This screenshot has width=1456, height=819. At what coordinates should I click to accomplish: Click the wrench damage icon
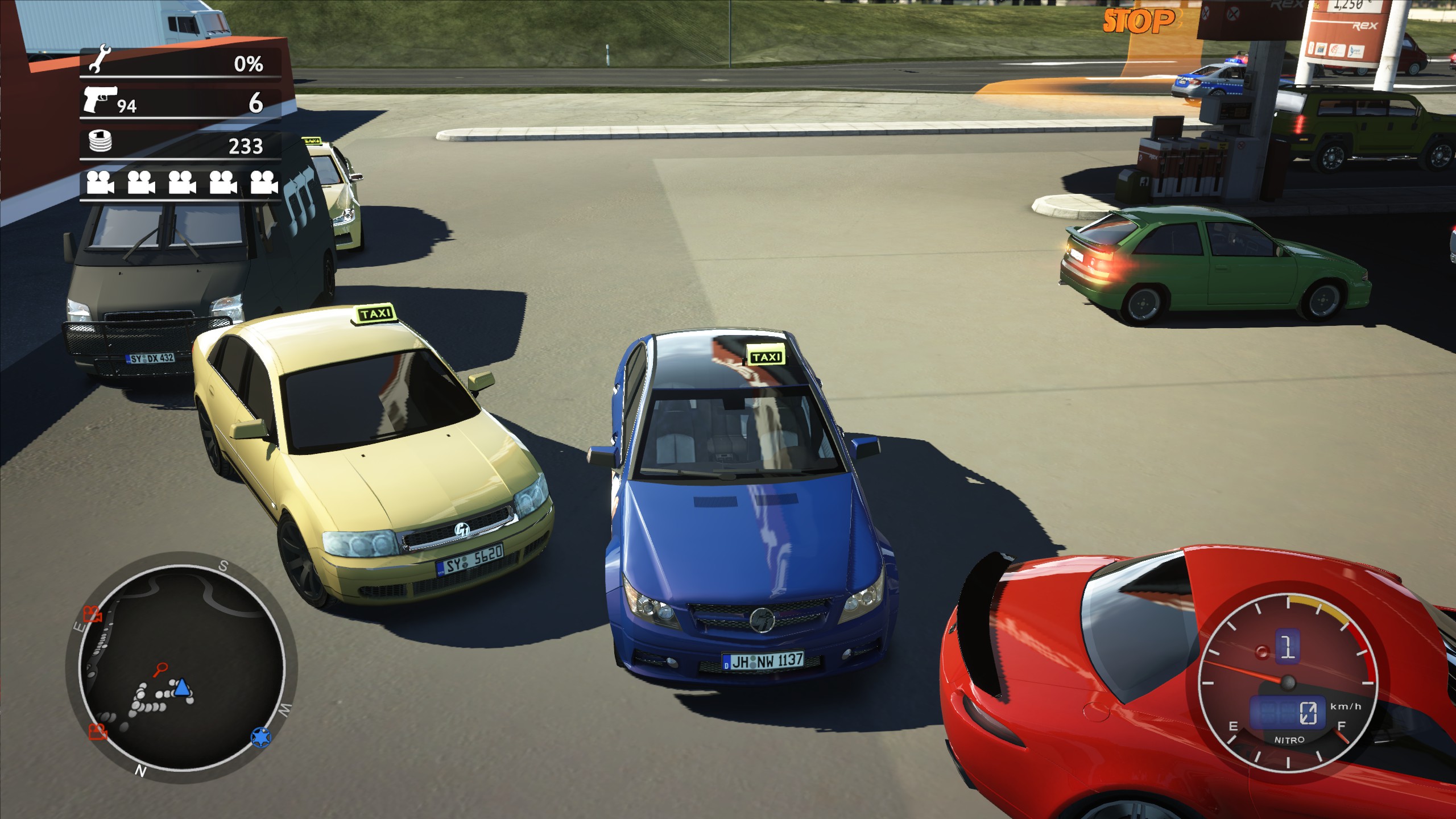pyautogui.click(x=98, y=60)
